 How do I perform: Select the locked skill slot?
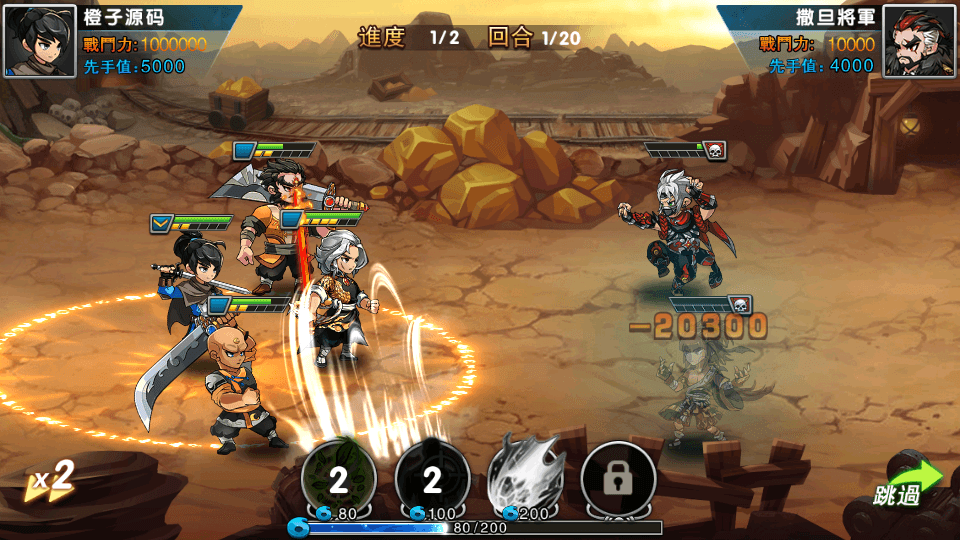(618, 480)
